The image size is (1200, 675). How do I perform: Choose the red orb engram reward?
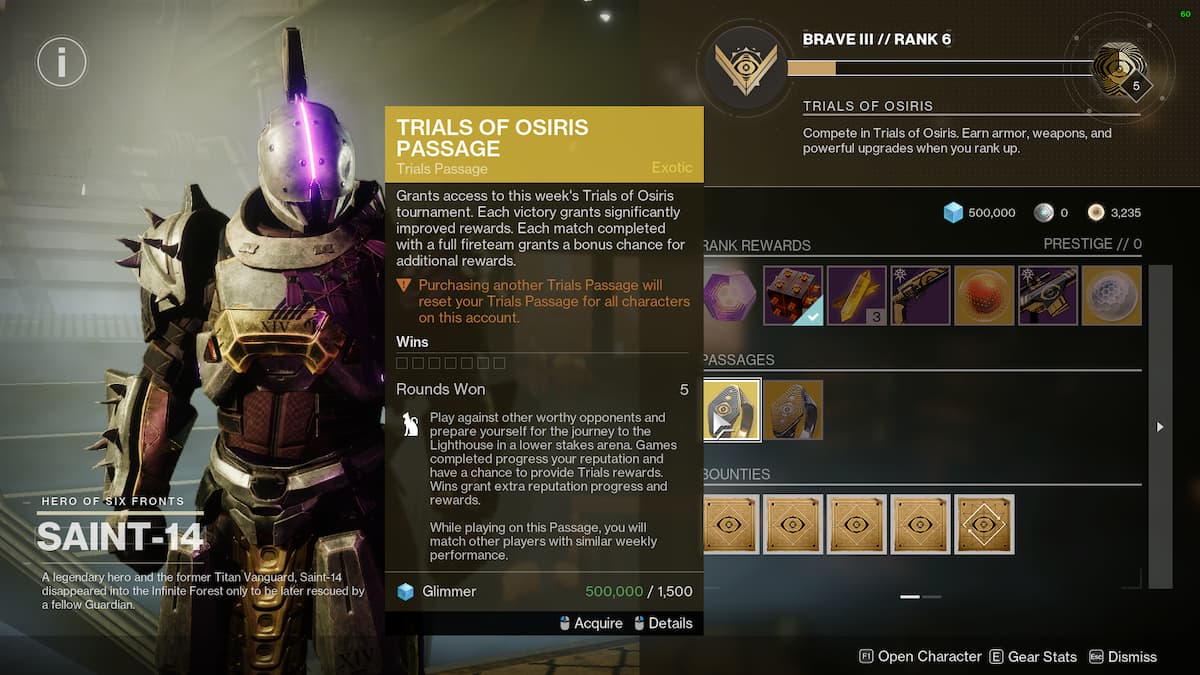click(x=984, y=295)
